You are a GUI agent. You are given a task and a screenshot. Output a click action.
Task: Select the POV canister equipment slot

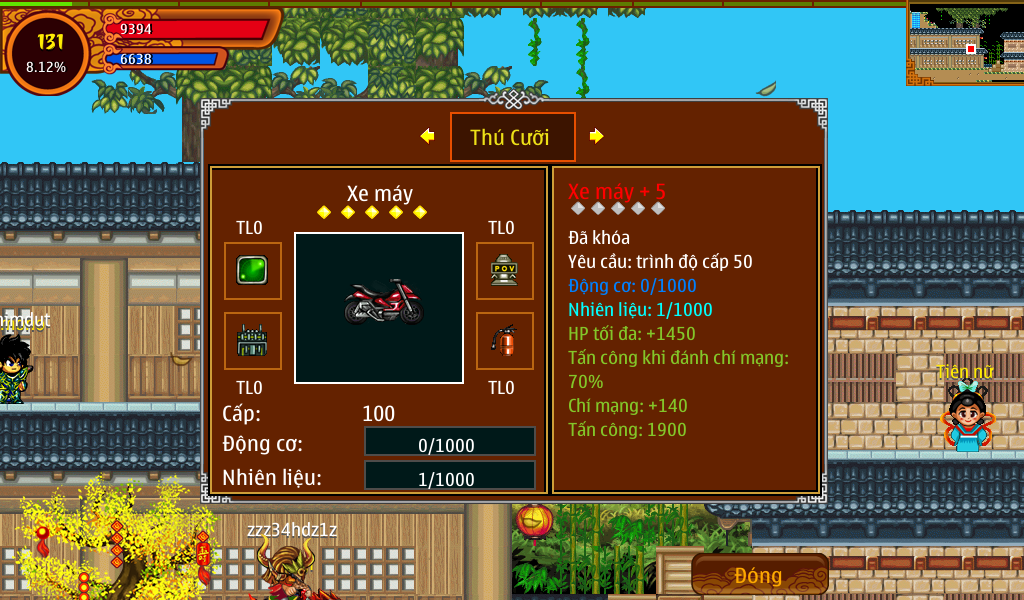[504, 270]
